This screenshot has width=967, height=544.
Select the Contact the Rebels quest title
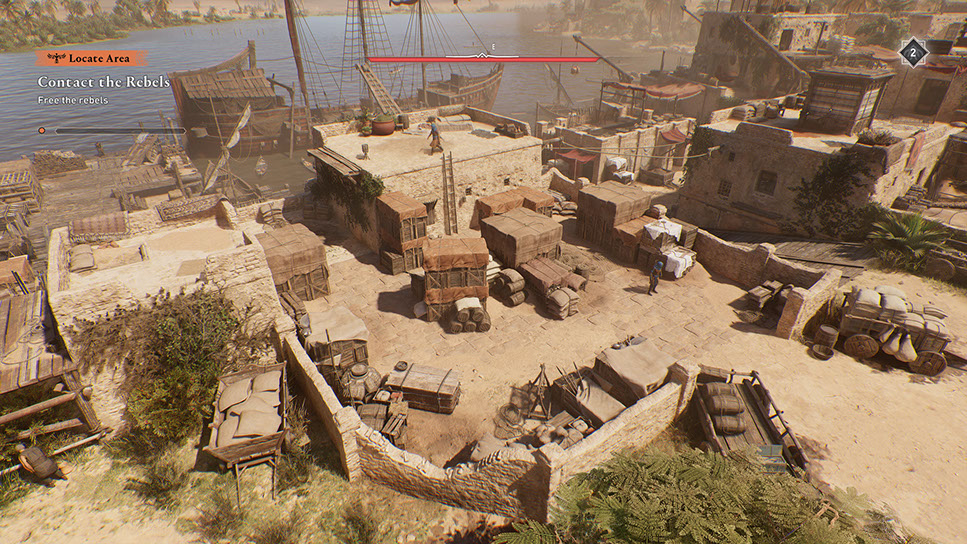[104, 81]
